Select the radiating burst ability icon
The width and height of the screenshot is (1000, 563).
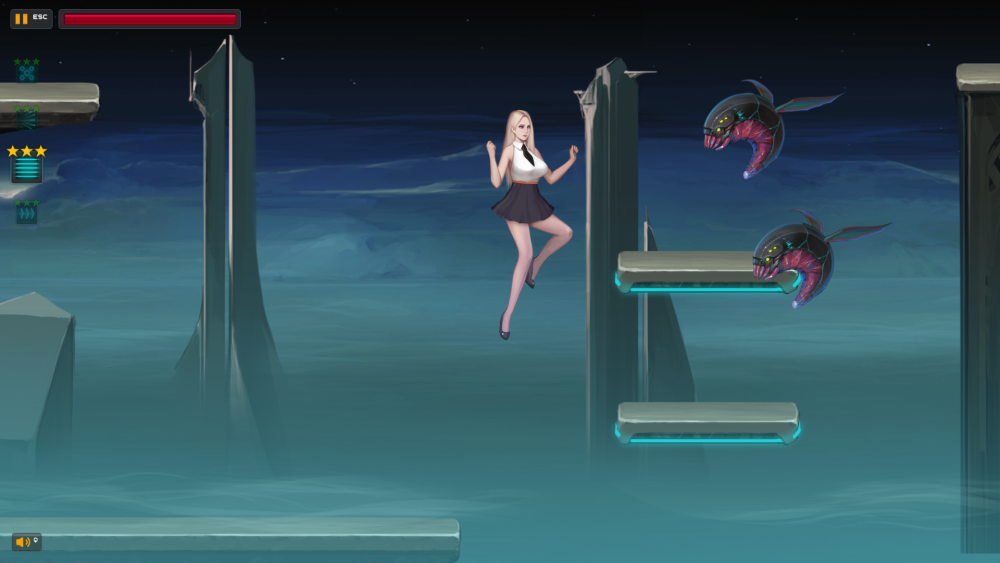[27, 120]
